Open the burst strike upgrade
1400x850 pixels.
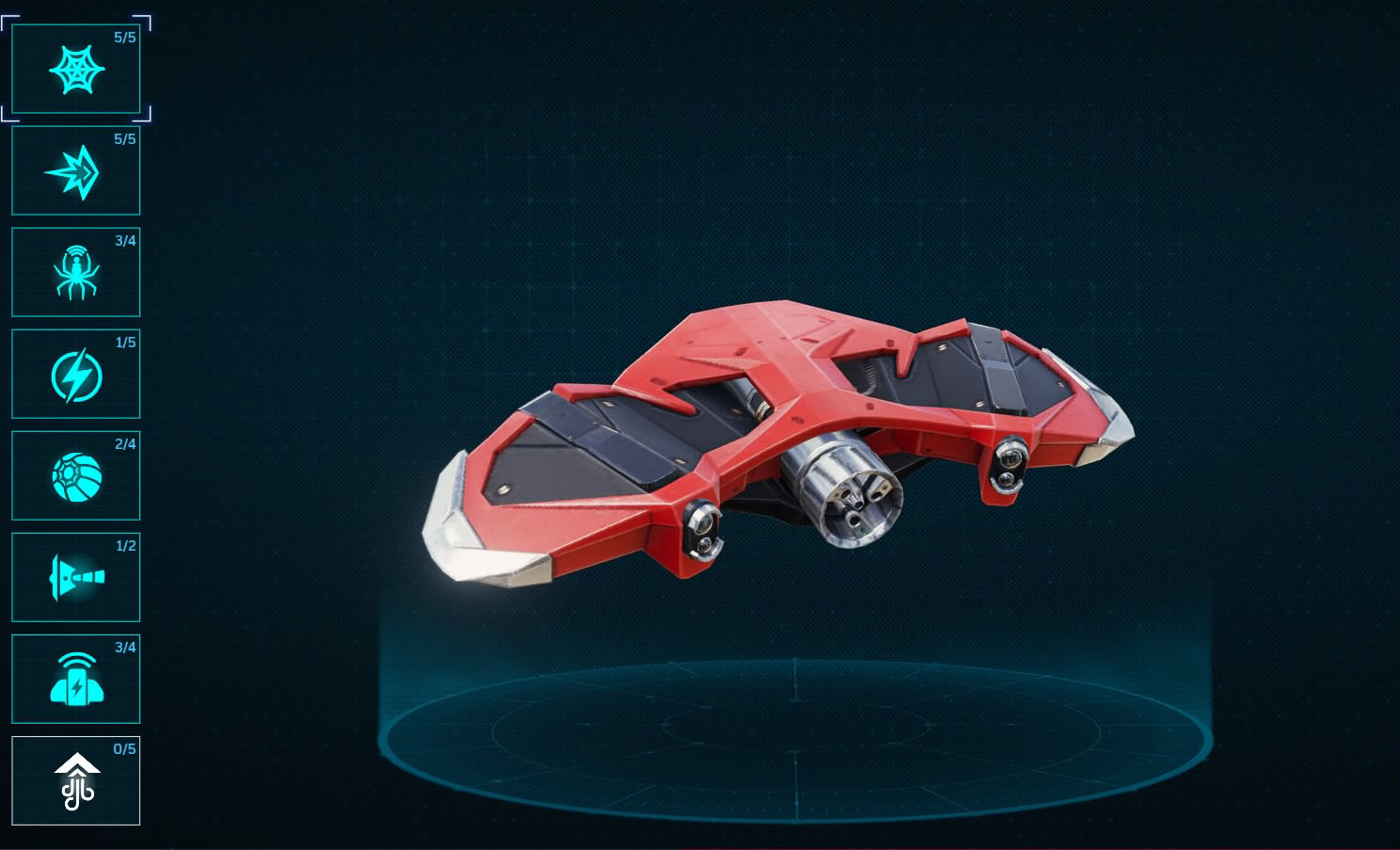coord(75,171)
